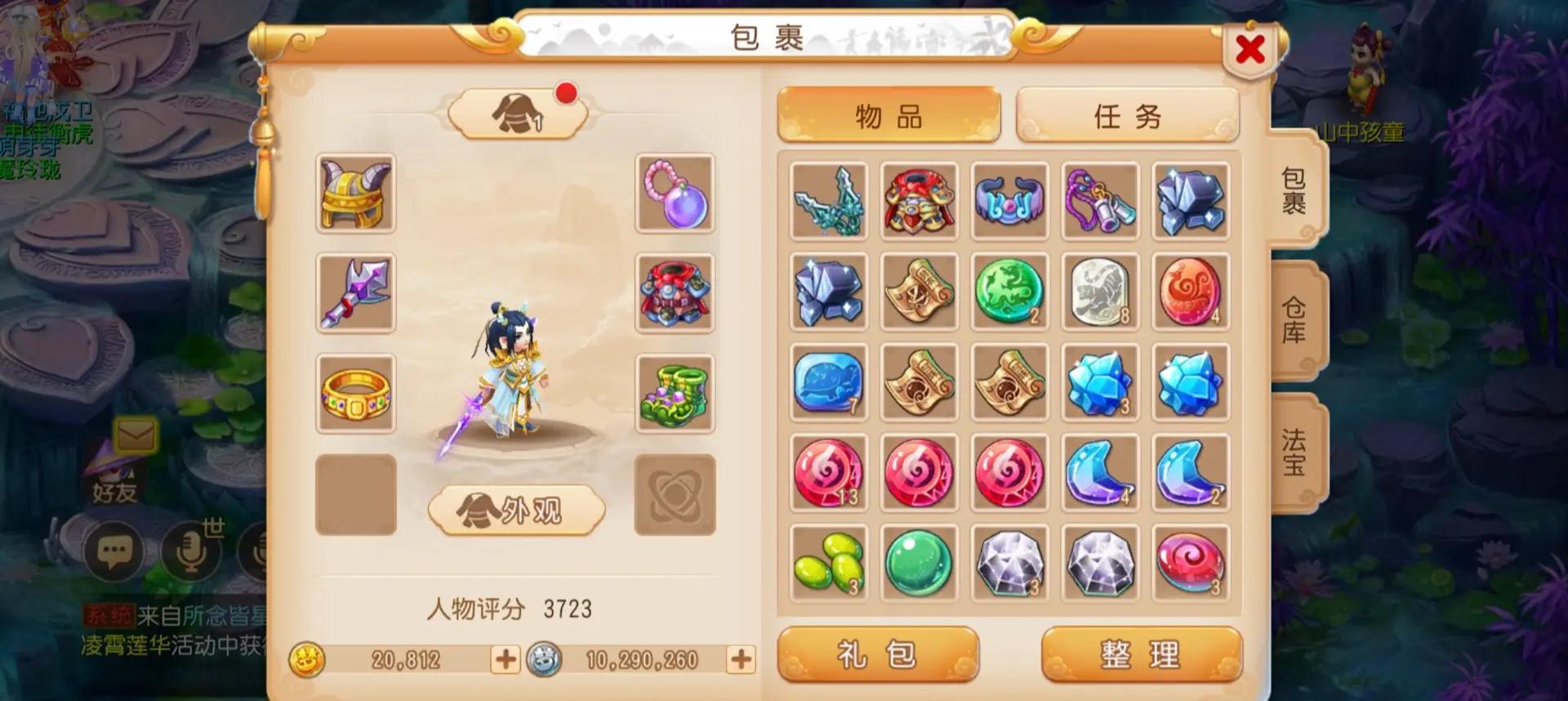This screenshot has height=701, width=1568.
Task: Select the microphone voice chat icon
Action: [x=189, y=552]
